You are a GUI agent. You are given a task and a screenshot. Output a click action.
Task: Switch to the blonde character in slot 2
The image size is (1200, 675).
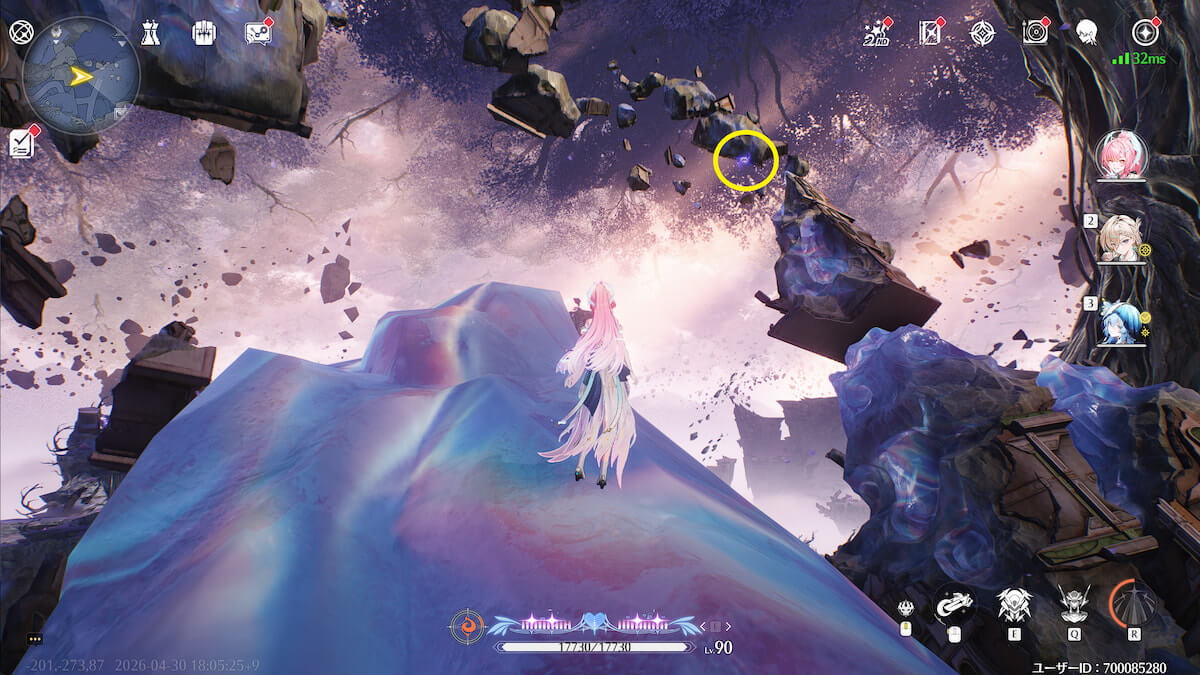click(1120, 238)
